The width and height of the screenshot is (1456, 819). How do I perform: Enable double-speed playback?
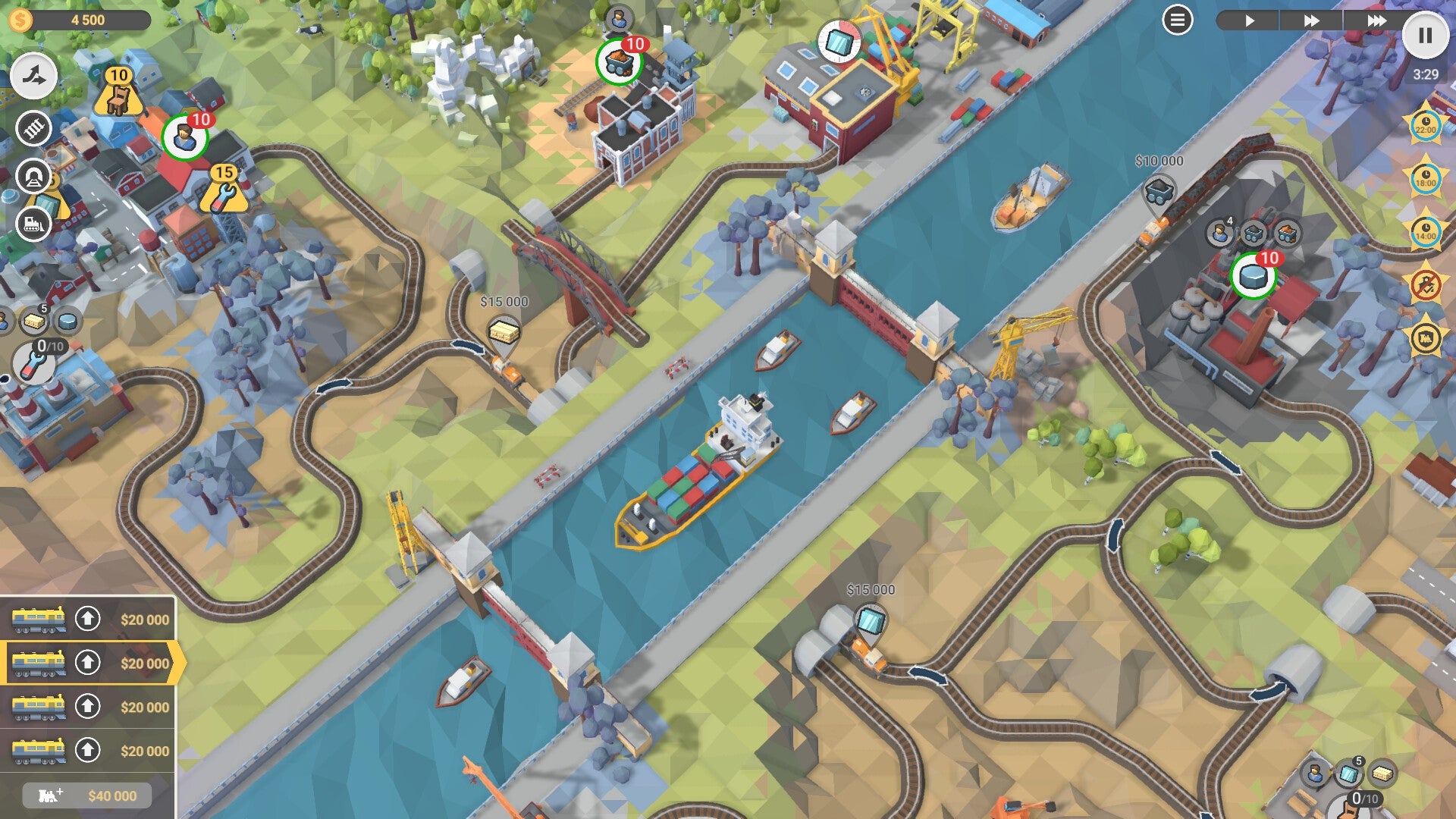1312,20
